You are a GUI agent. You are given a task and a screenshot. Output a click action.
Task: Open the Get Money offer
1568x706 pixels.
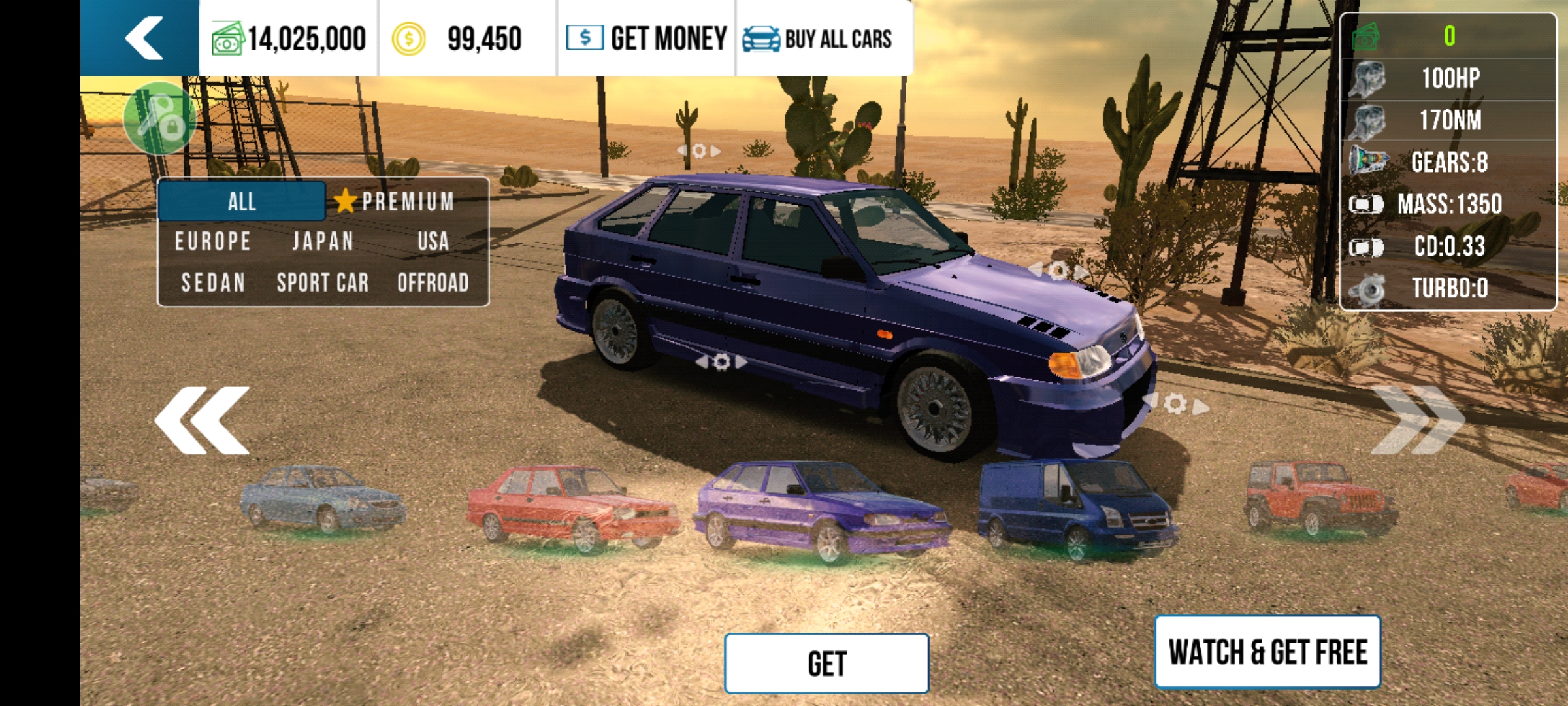point(647,39)
